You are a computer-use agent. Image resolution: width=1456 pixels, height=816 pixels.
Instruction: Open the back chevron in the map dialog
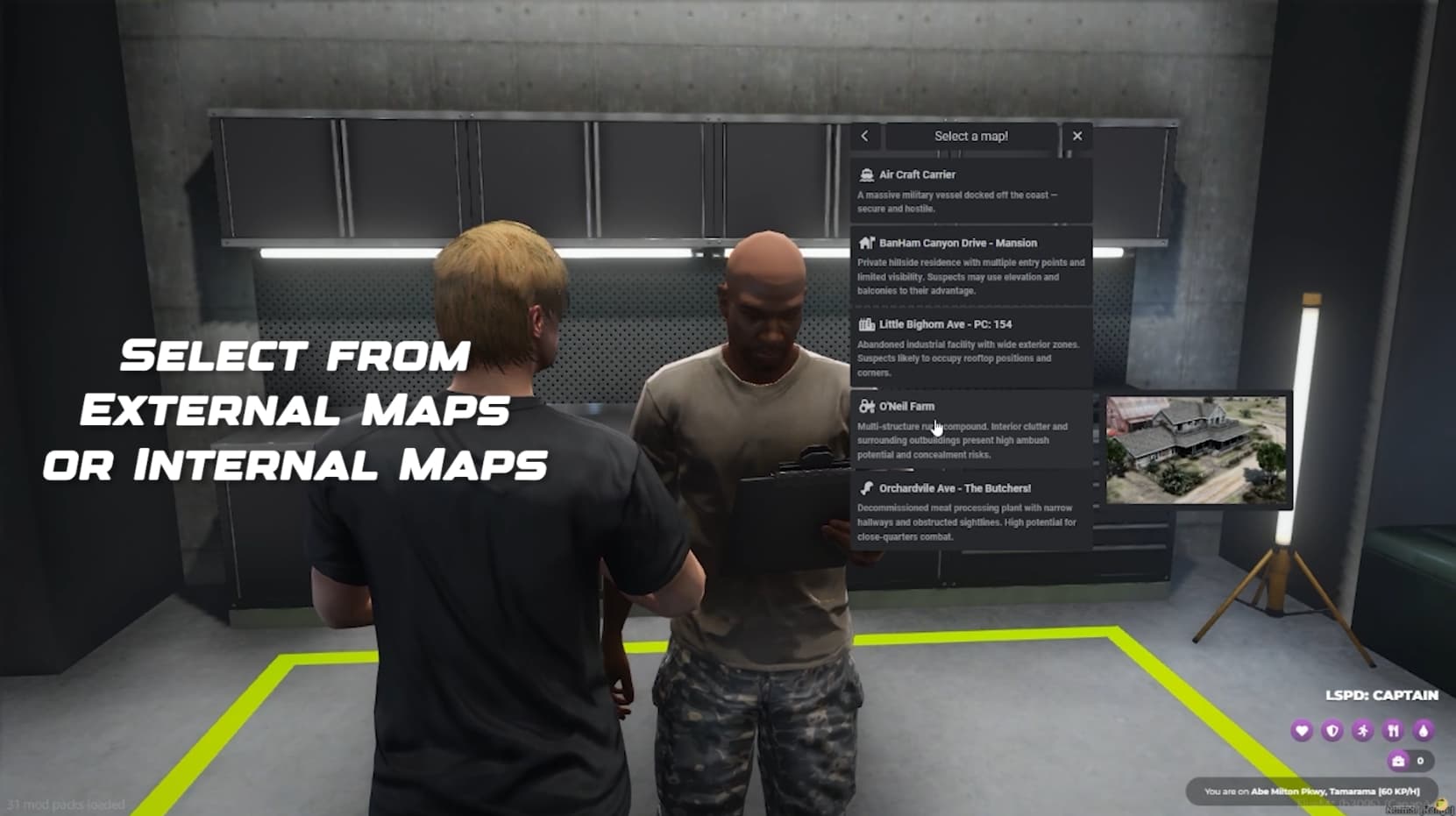(864, 136)
